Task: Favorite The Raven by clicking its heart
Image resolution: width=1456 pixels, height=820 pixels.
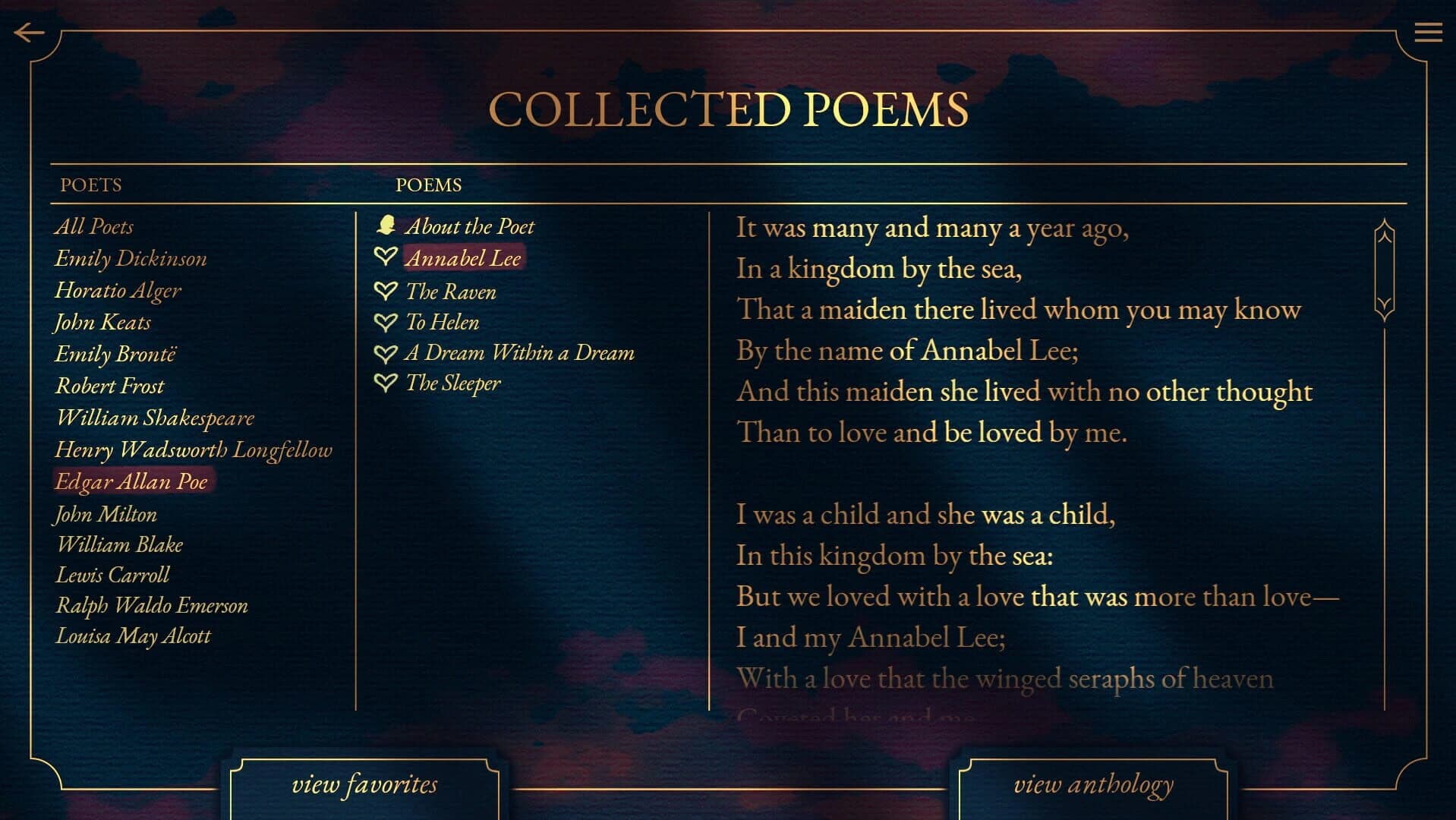Action: point(386,291)
